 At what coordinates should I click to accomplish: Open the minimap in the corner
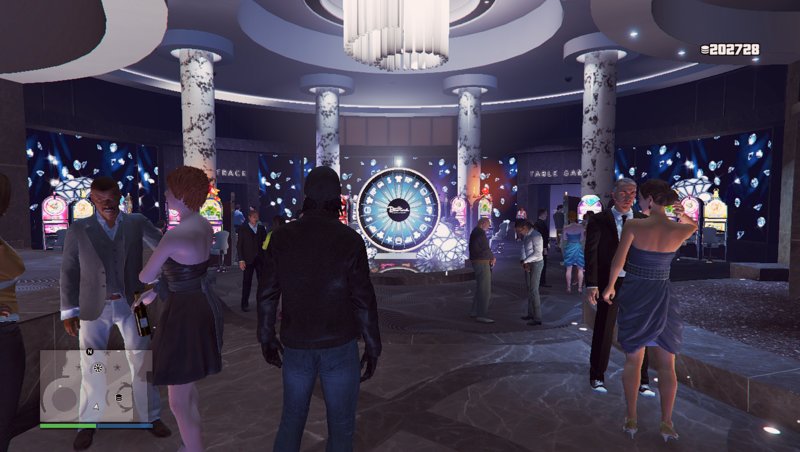(96, 385)
